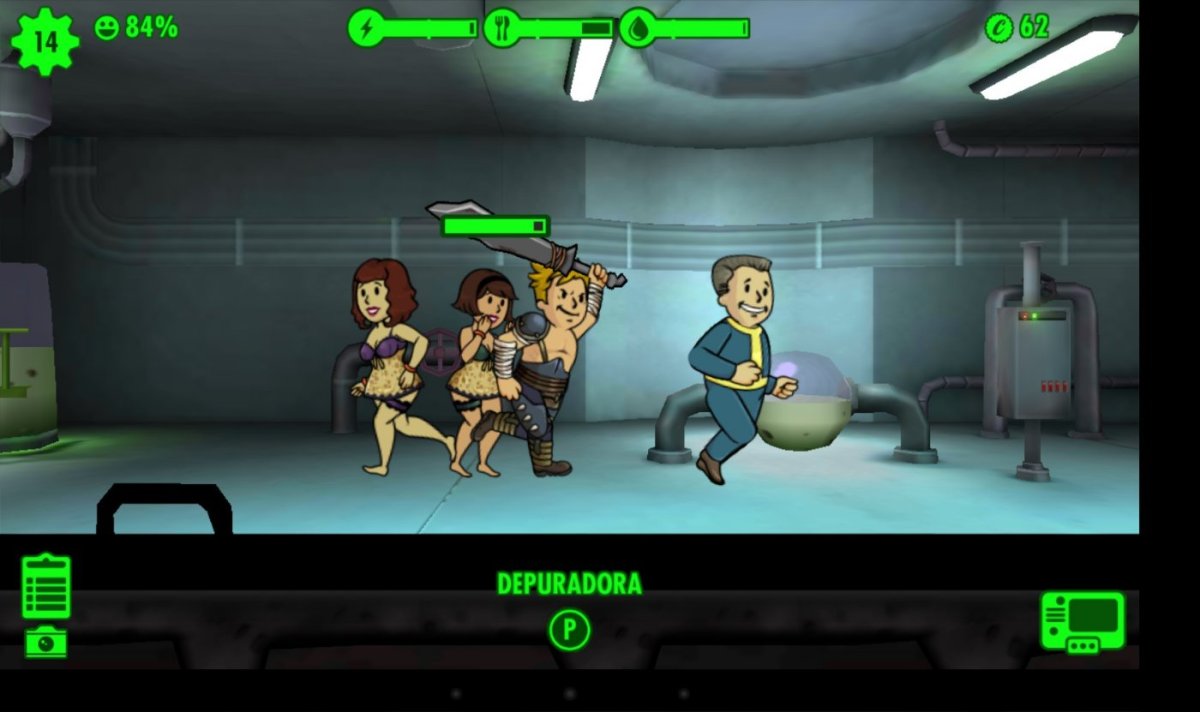Image resolution: width=1200 pixels, height=712 pixels.
Task: Tap the vault gear dweller count
Action: 45,41
